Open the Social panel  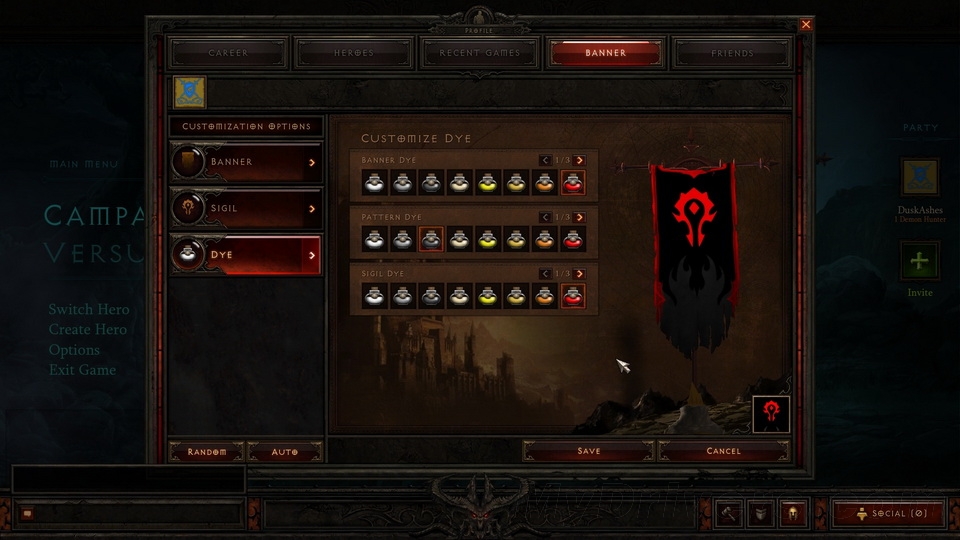888,514
